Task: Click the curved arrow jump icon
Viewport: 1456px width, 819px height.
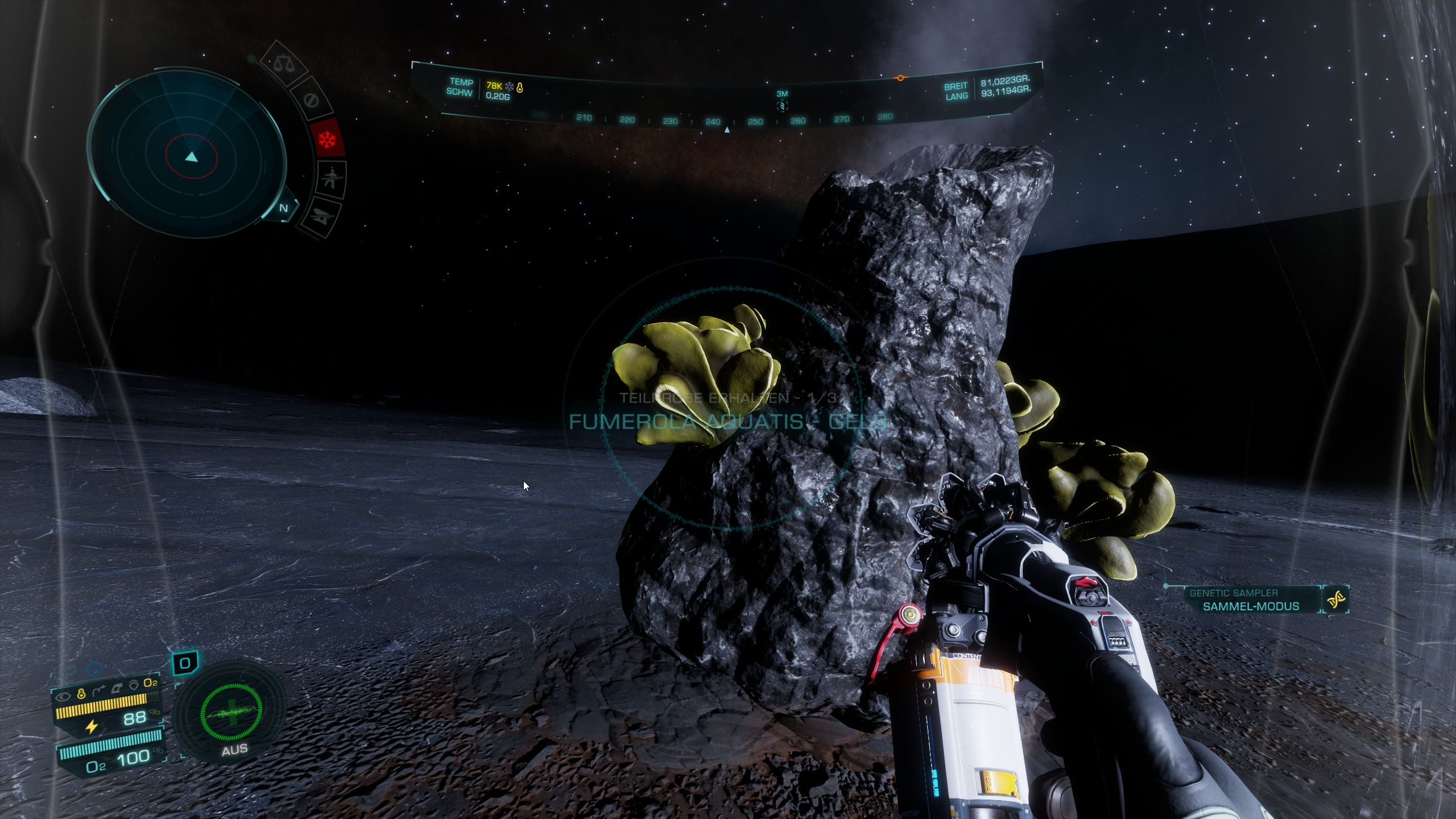Action: (x=98, y=691)
